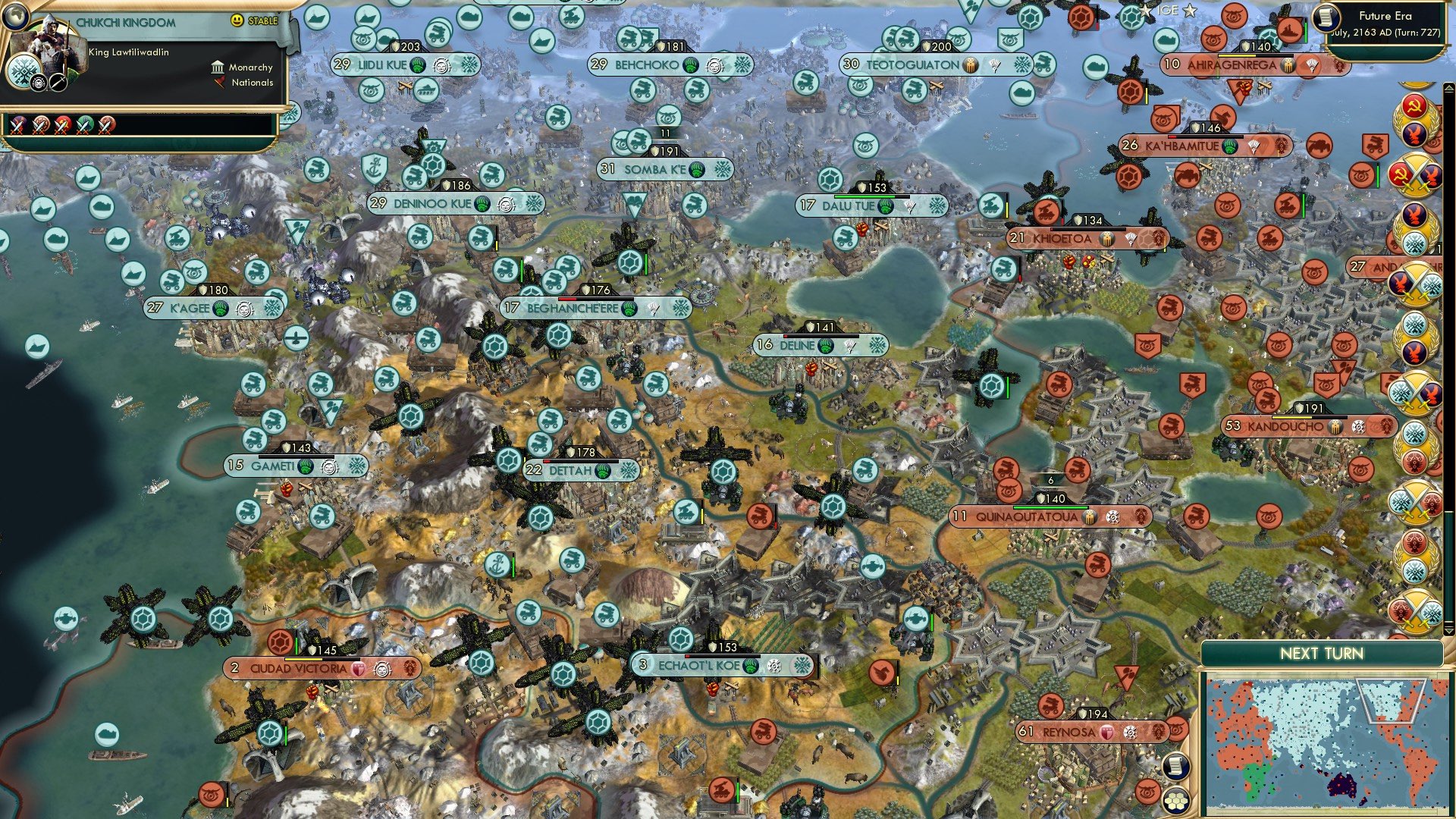Click the Monarchy government icon
This screenshot has width=1456, height=819.
218,68
